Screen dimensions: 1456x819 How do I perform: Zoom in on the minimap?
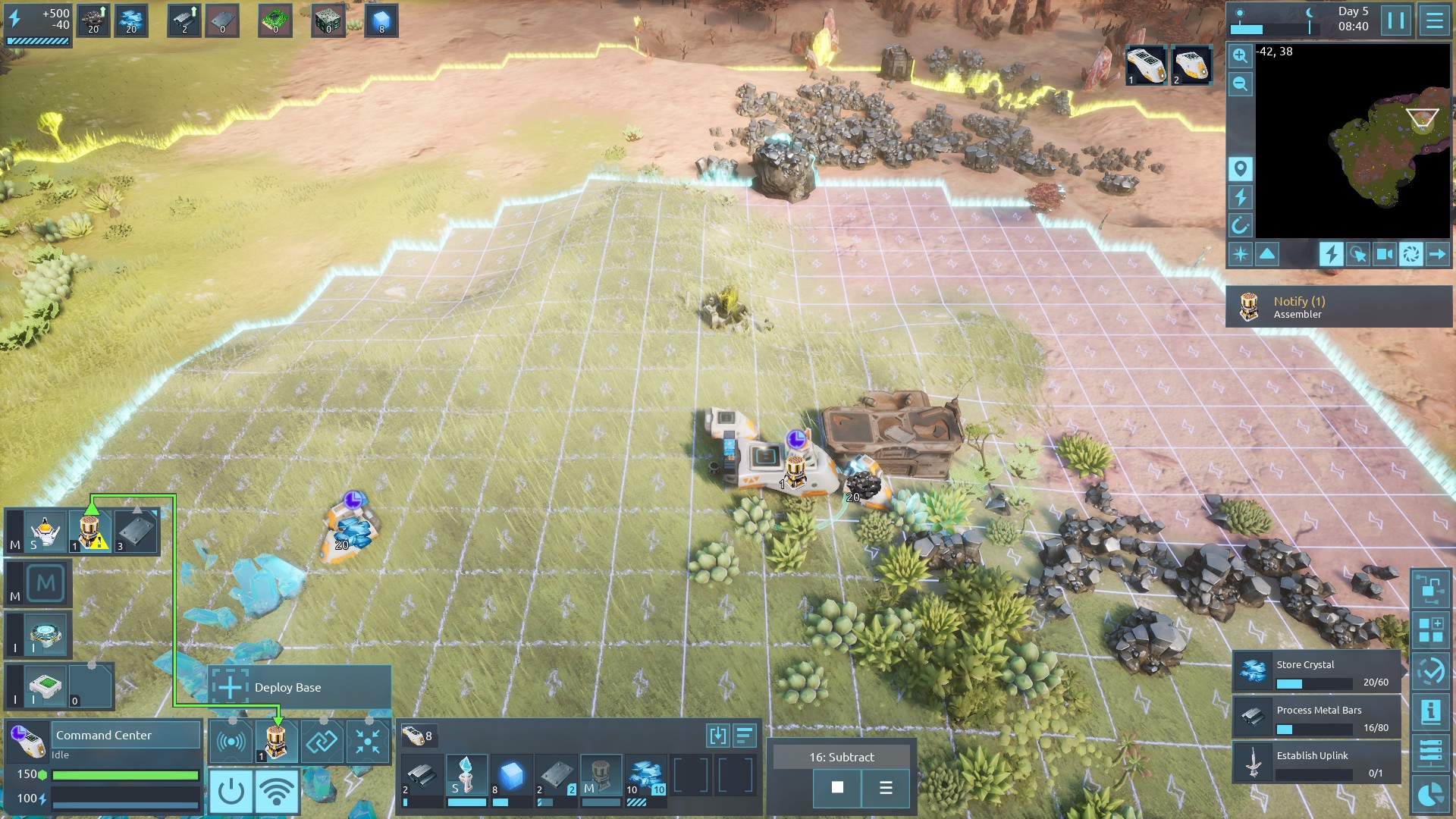(1240, 55)
